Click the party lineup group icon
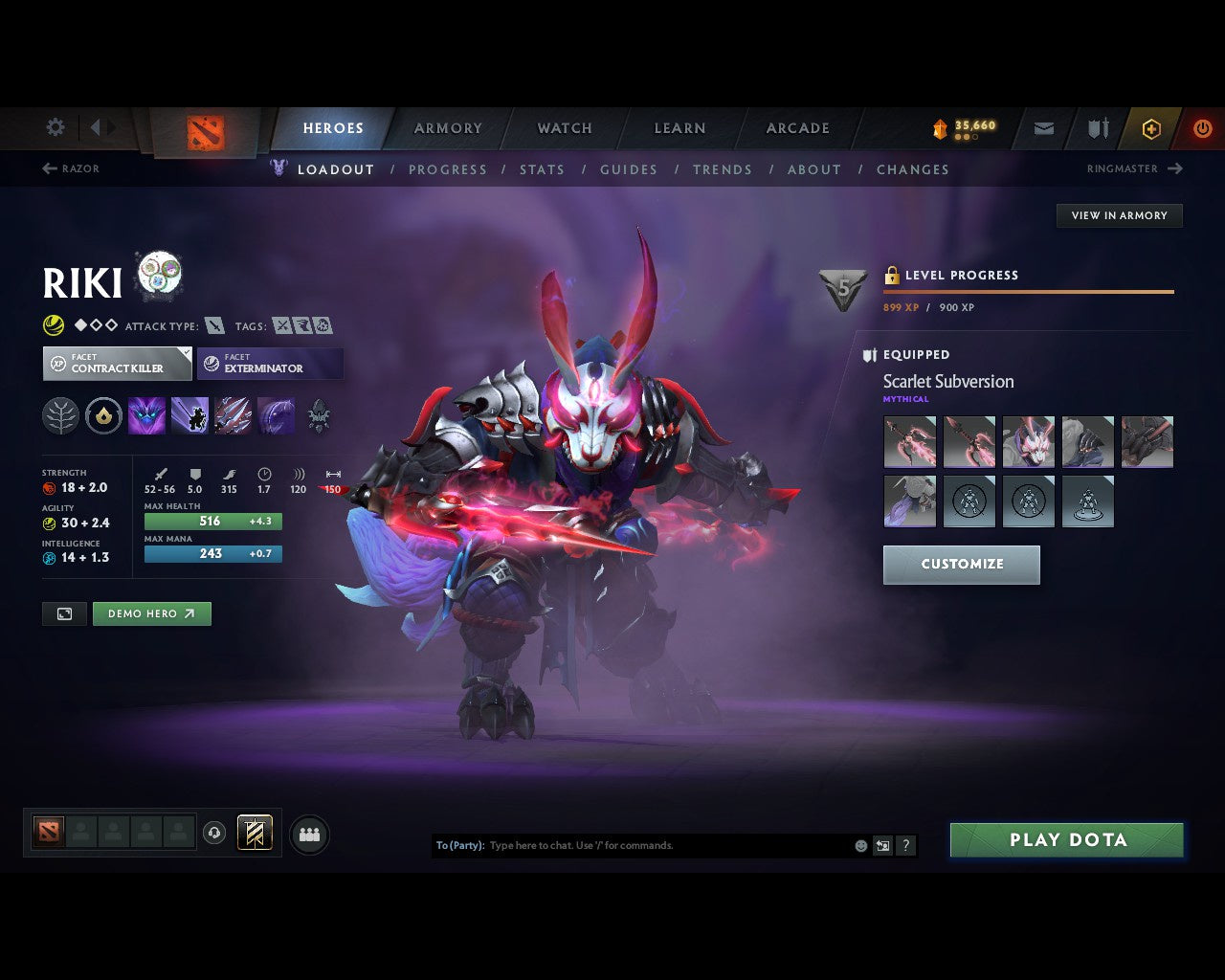 point(308,834)
